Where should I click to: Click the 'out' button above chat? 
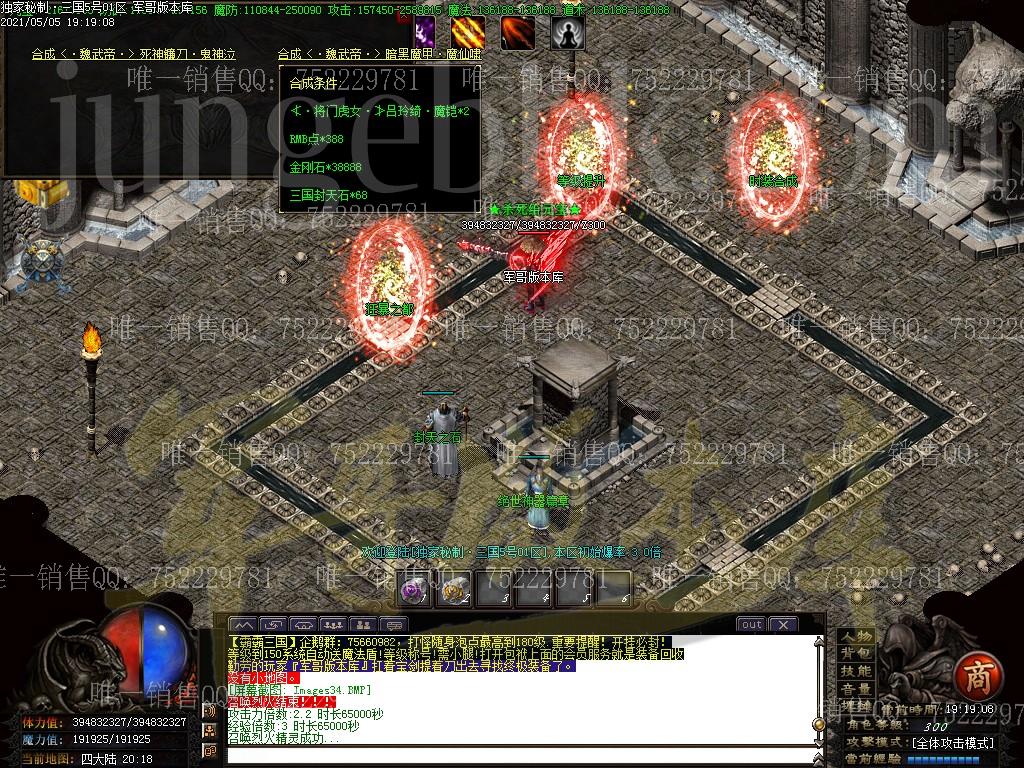(750, 624)
